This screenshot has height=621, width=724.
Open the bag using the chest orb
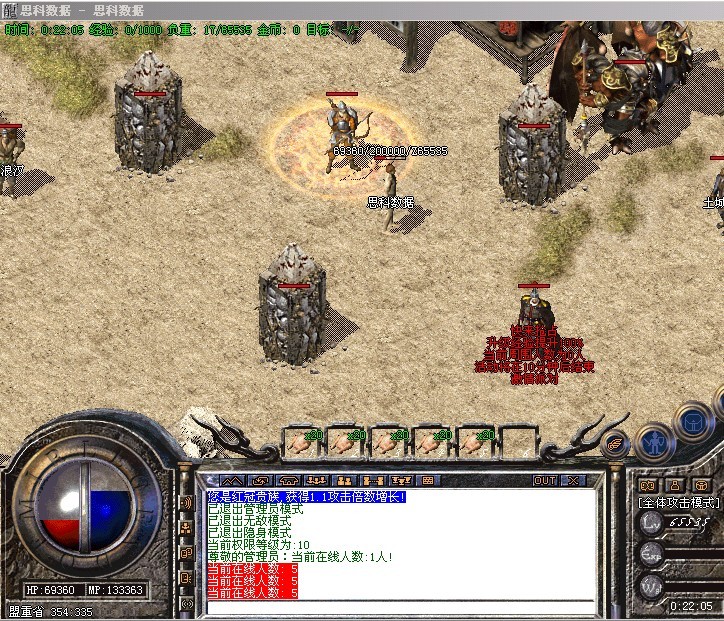tap(692, 422)
